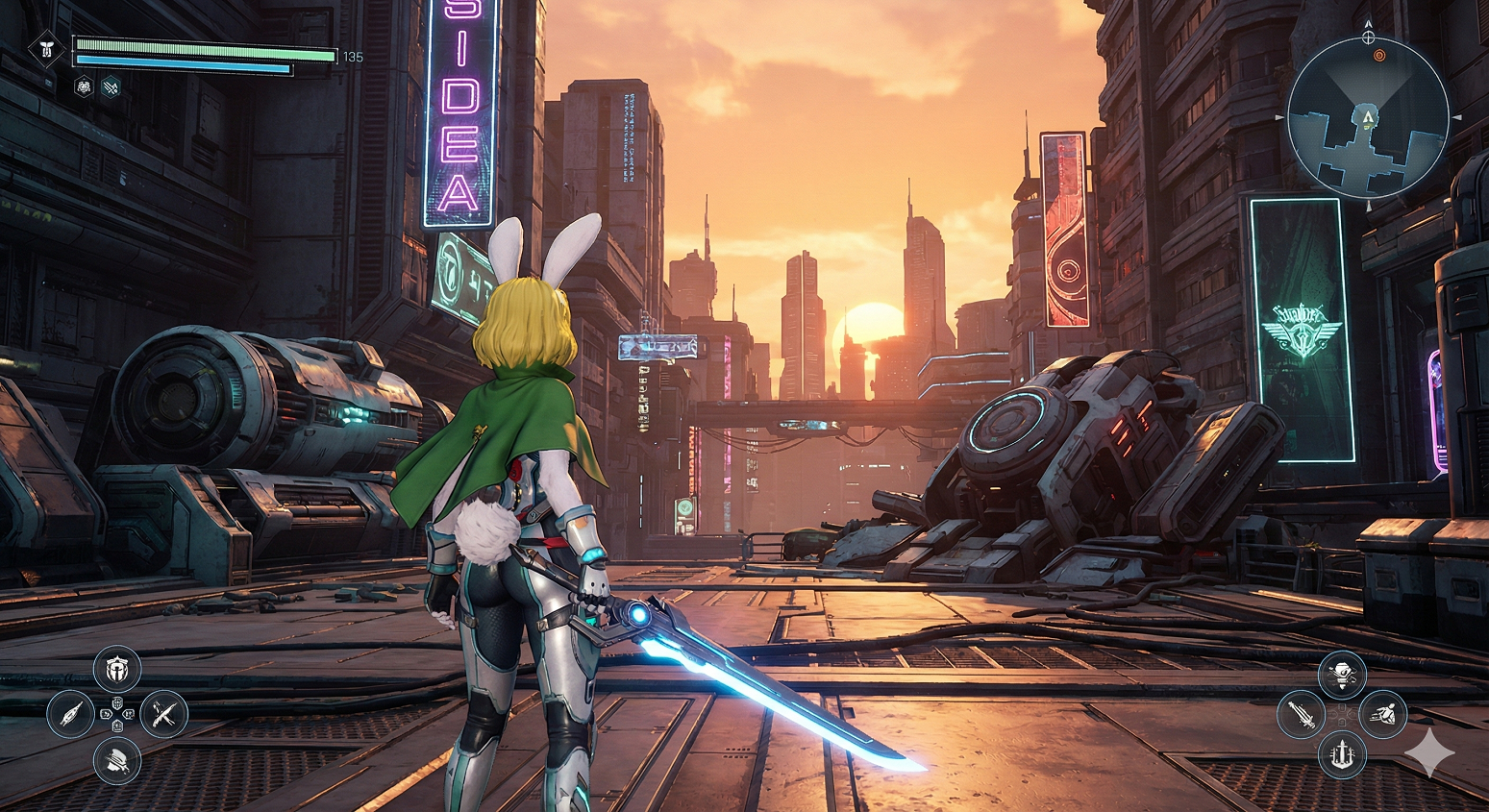The image size is (1489, 812).
Task: Inspect the hexagonal beast head status icon
Action: (84, 86)
